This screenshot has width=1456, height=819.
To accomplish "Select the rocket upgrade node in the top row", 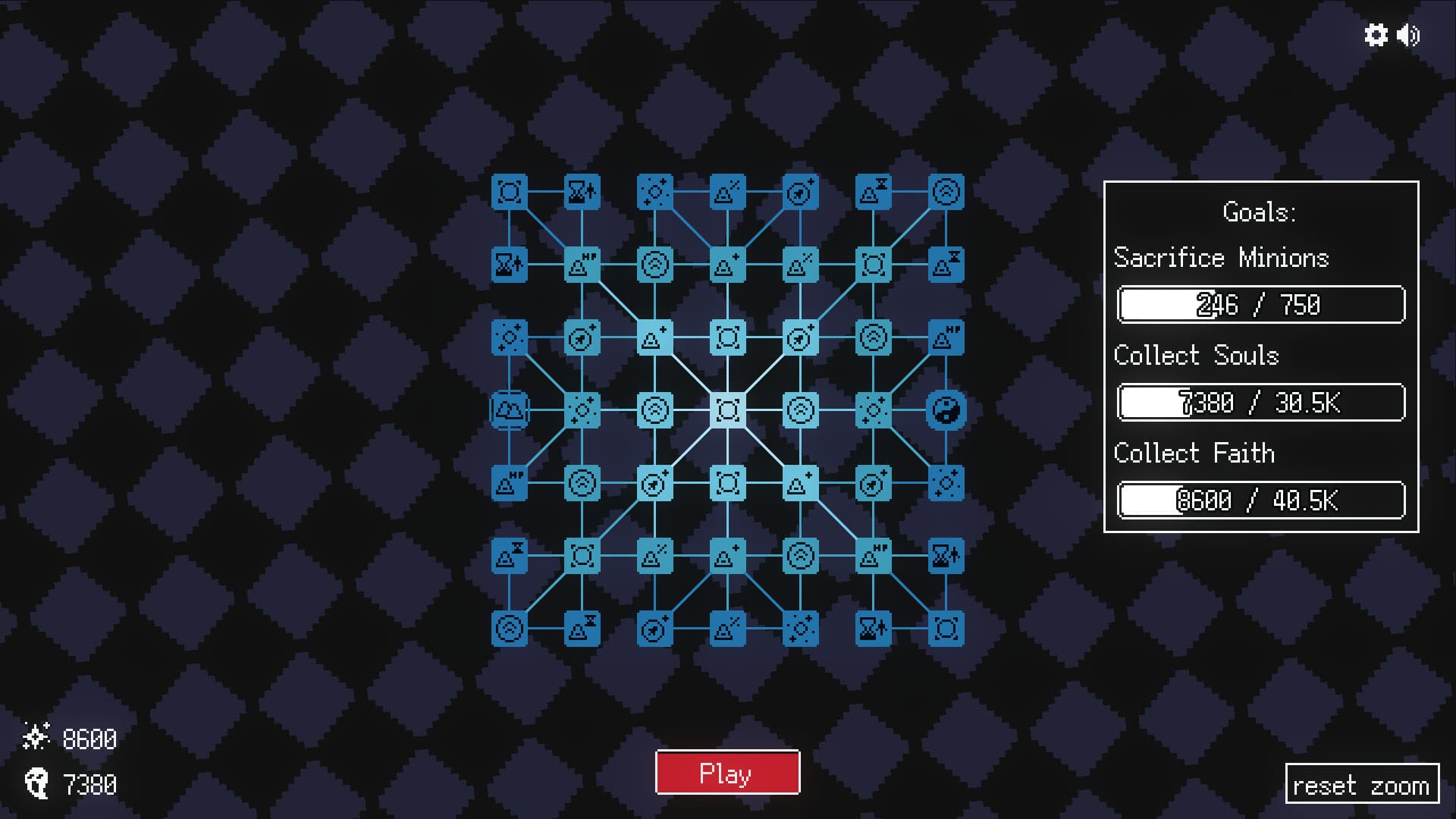I will (801, 192).
